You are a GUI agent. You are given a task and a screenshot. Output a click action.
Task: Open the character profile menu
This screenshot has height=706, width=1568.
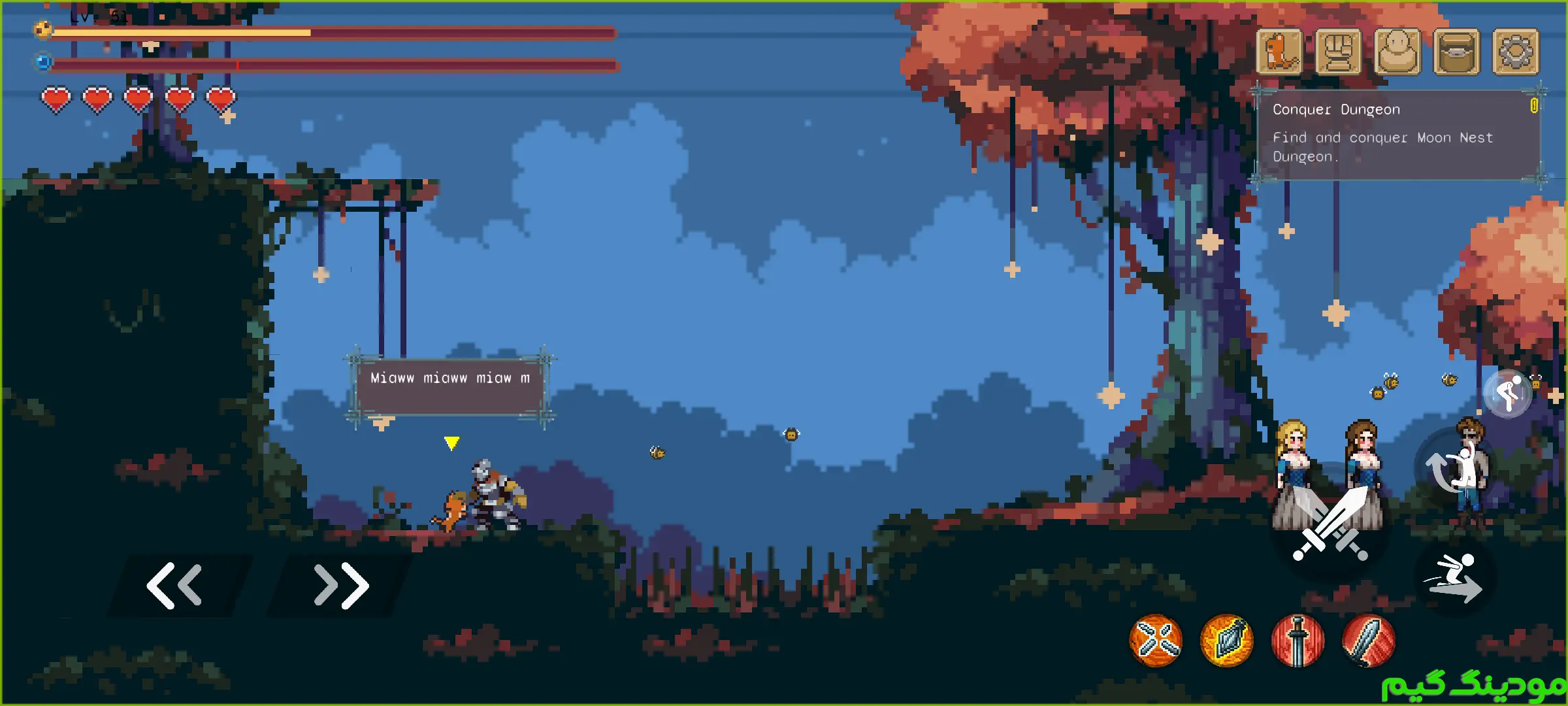1397,52
